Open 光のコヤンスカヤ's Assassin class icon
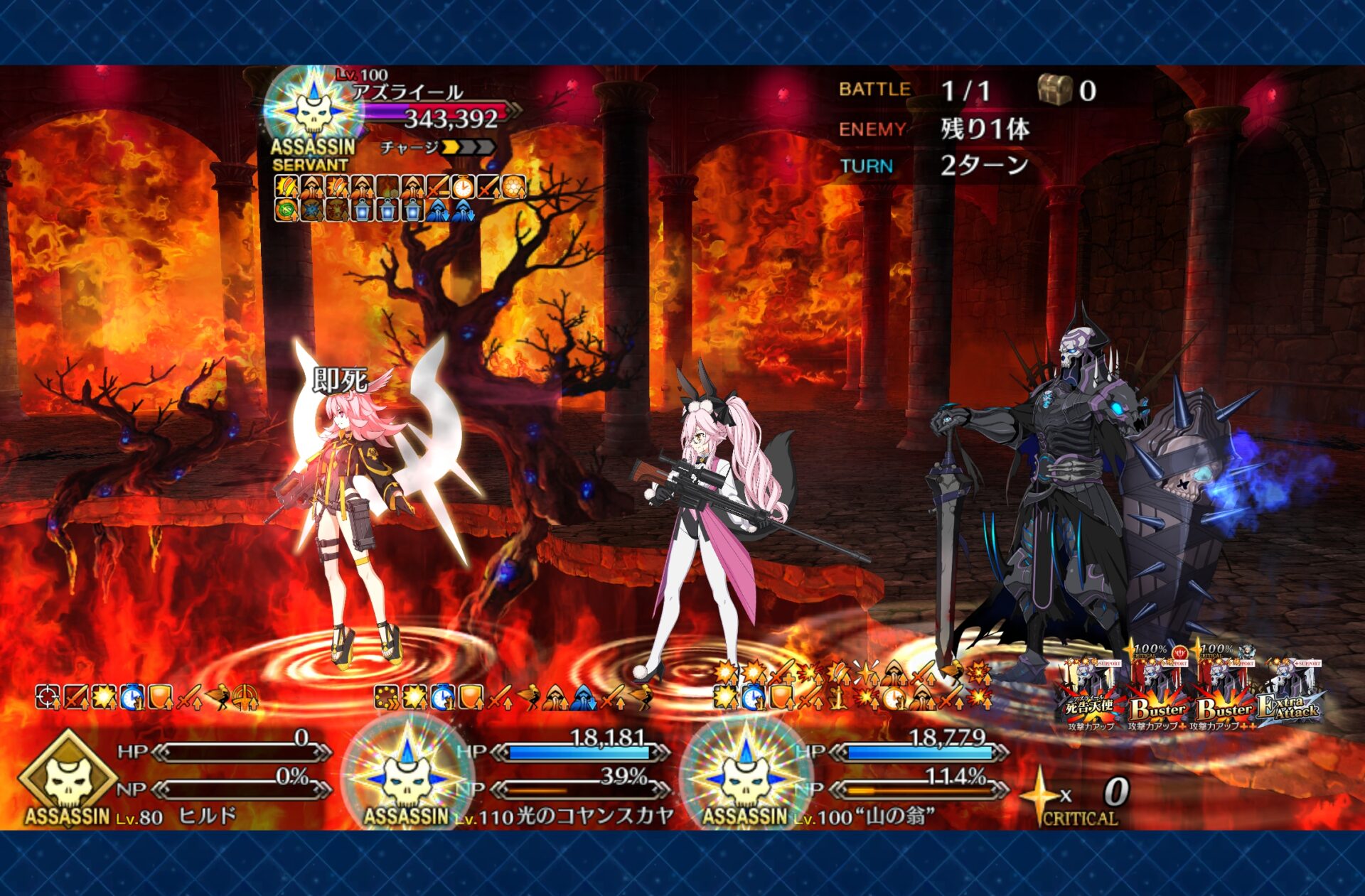The height and width of the screenshot is (896, 1365). click(x=407, y=778)
